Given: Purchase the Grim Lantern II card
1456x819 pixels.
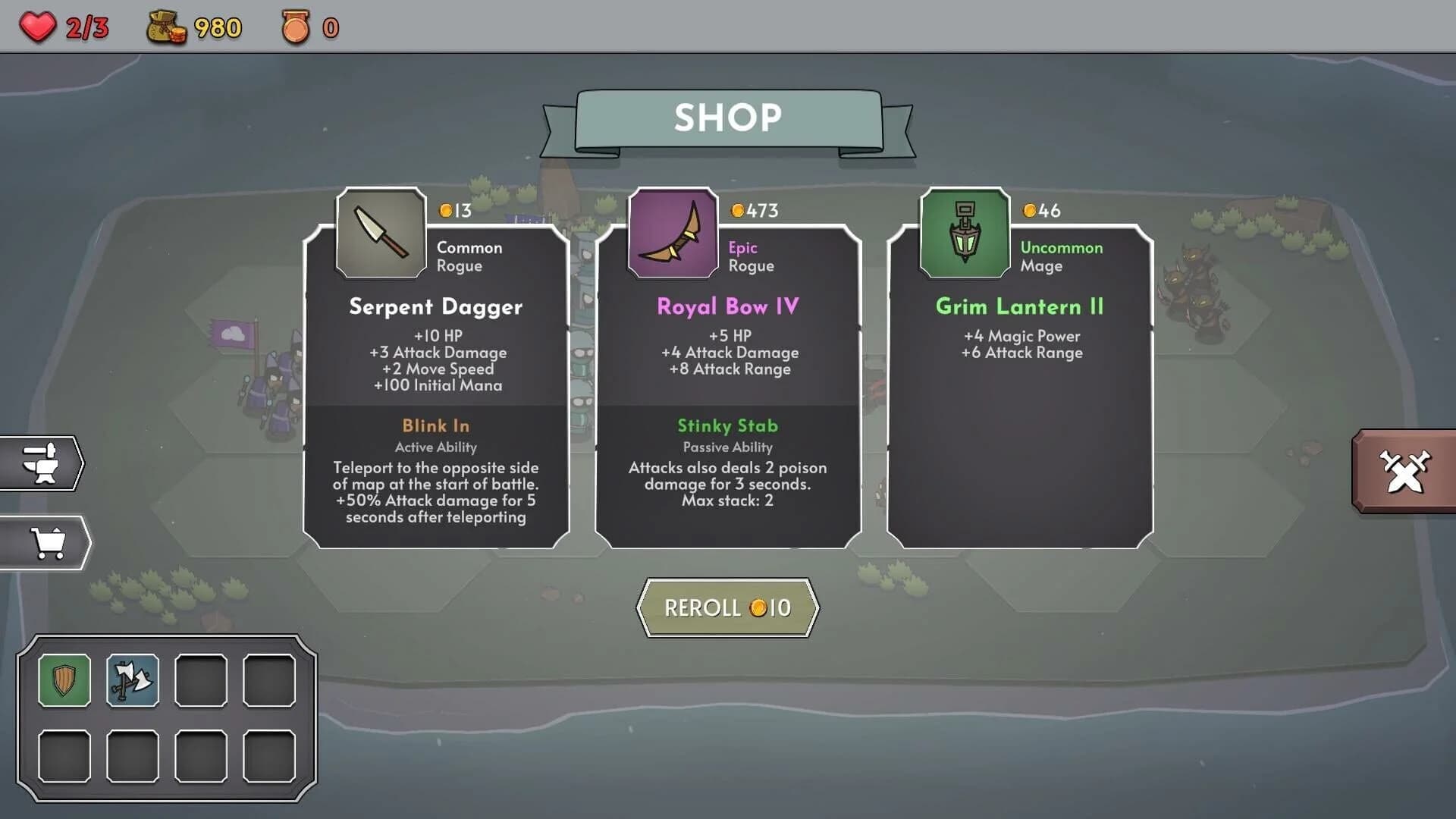Looking at the screenshot, I should coord(1020,379).
